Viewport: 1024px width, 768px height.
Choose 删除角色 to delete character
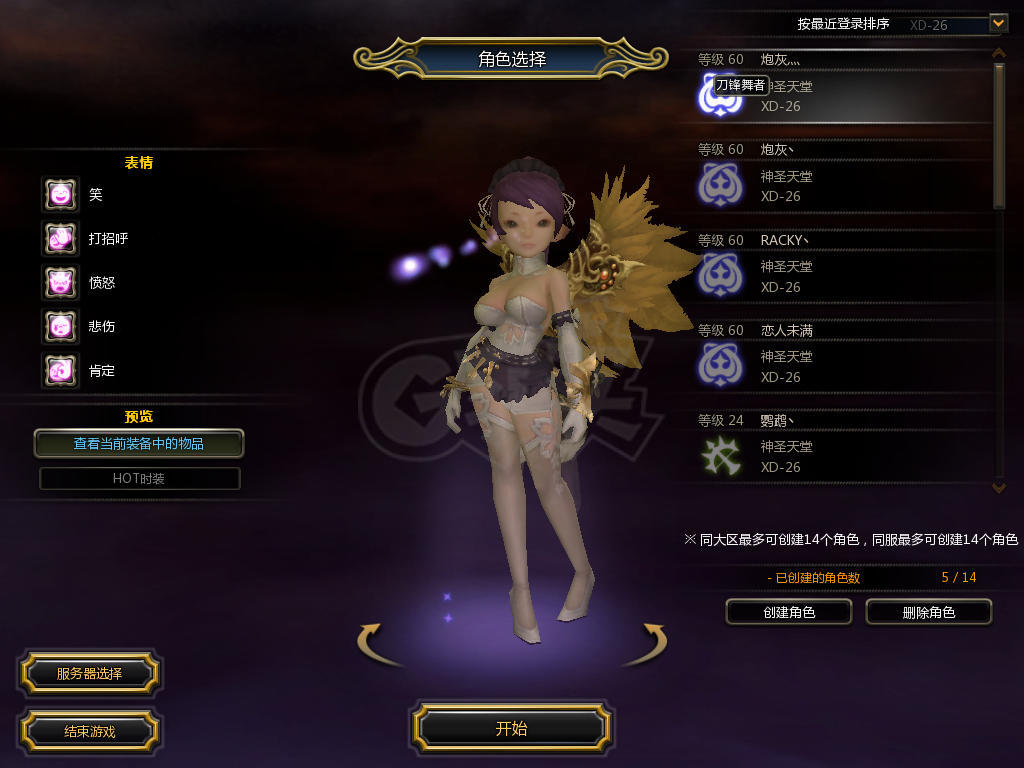(x=928, y=612)
